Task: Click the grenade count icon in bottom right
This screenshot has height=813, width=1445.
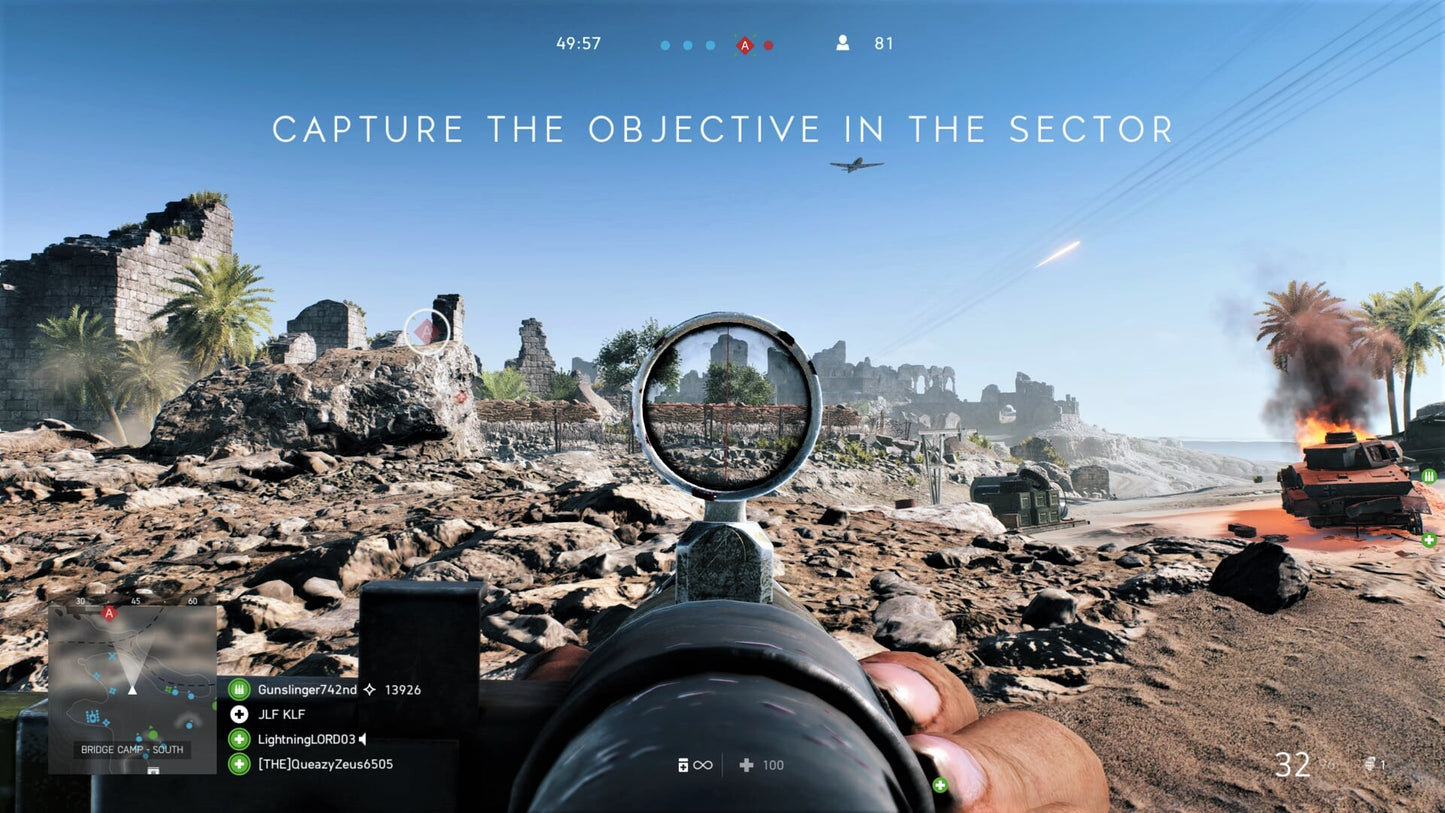Action: (1372, 763)
